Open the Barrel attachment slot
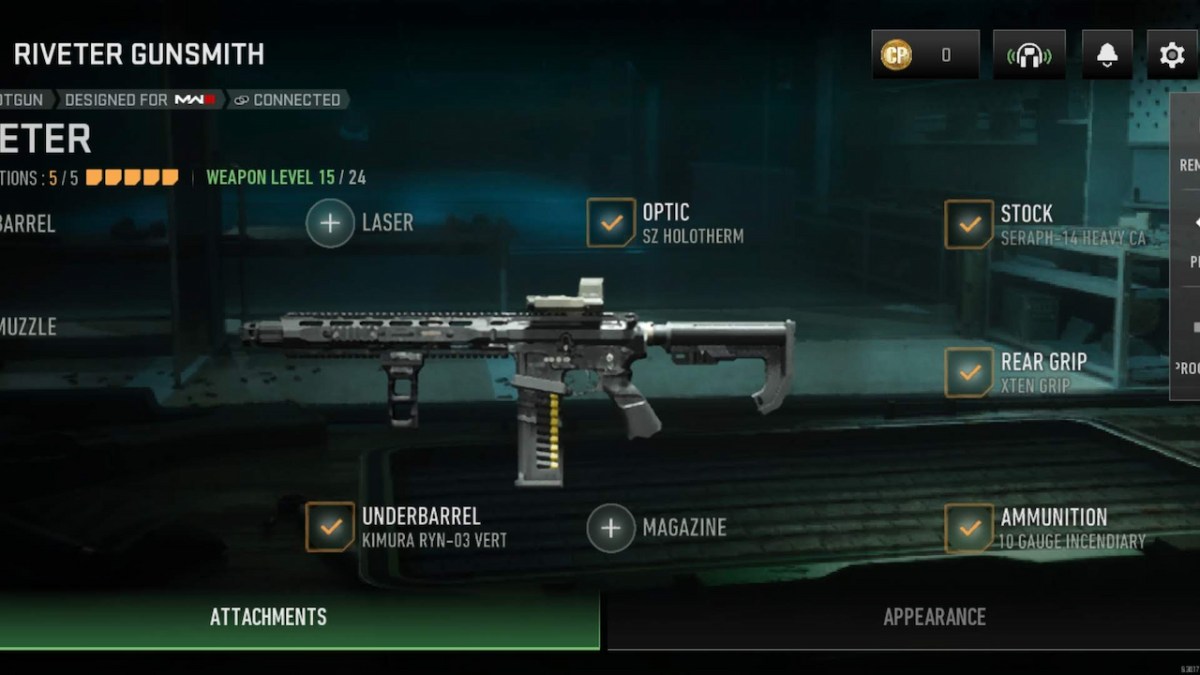Image resolution: width=1200 pixels, height=675 pixels. 28,224
